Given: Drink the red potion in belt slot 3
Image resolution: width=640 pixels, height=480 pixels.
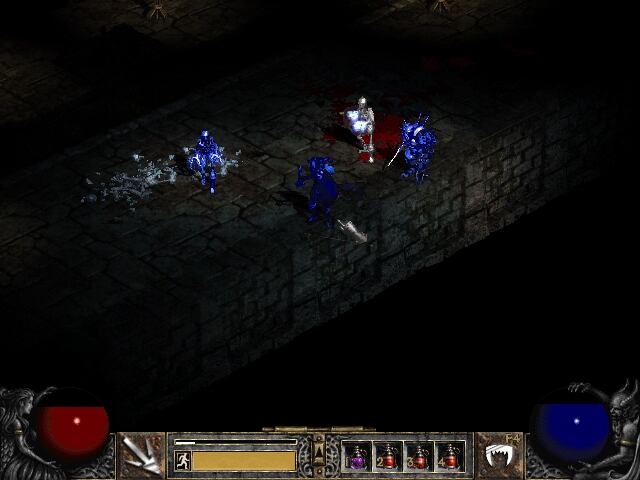Looking at the screenshot, I should [419, 457].
